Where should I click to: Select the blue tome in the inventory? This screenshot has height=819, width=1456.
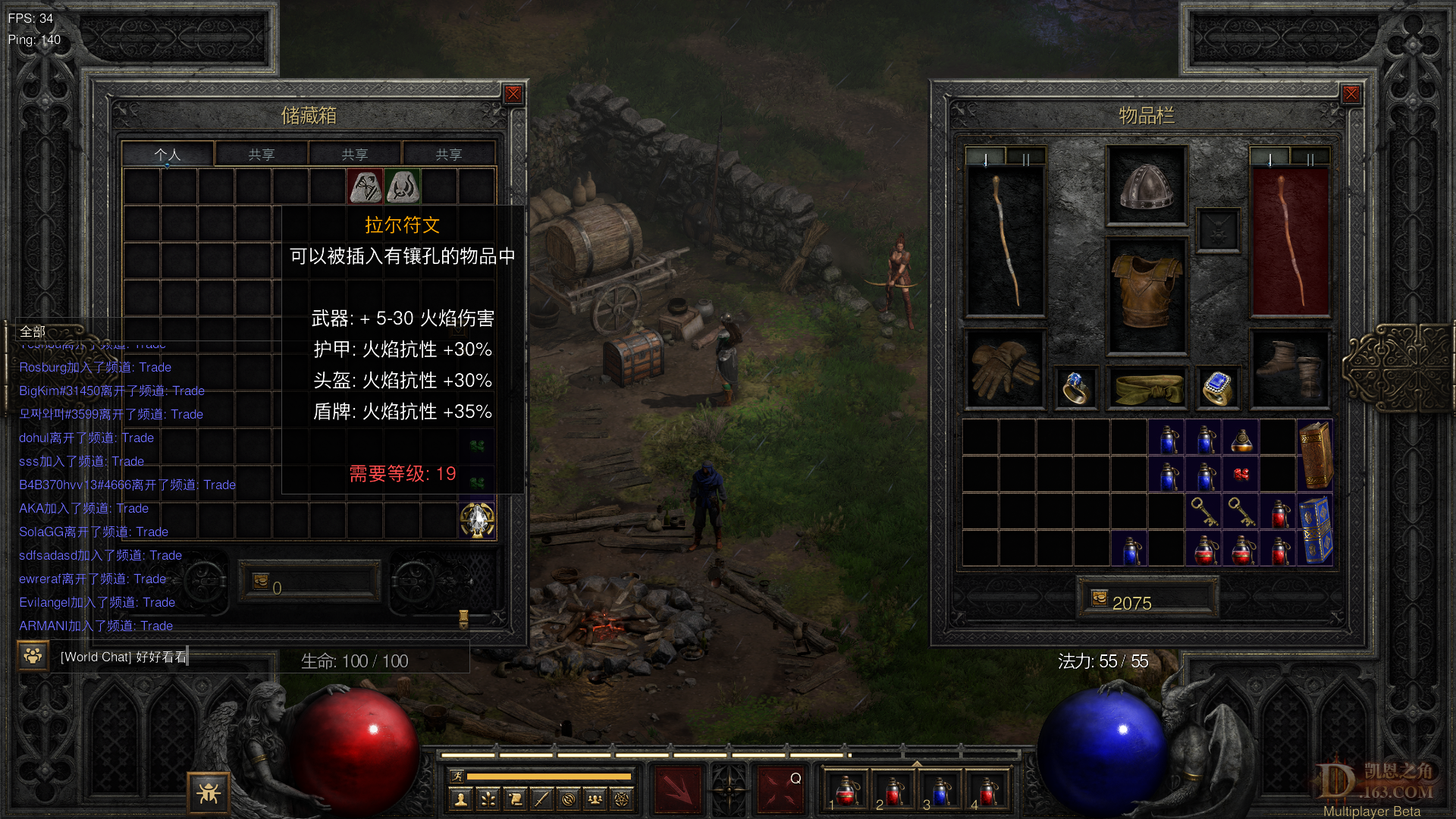tap(1316, 530)
